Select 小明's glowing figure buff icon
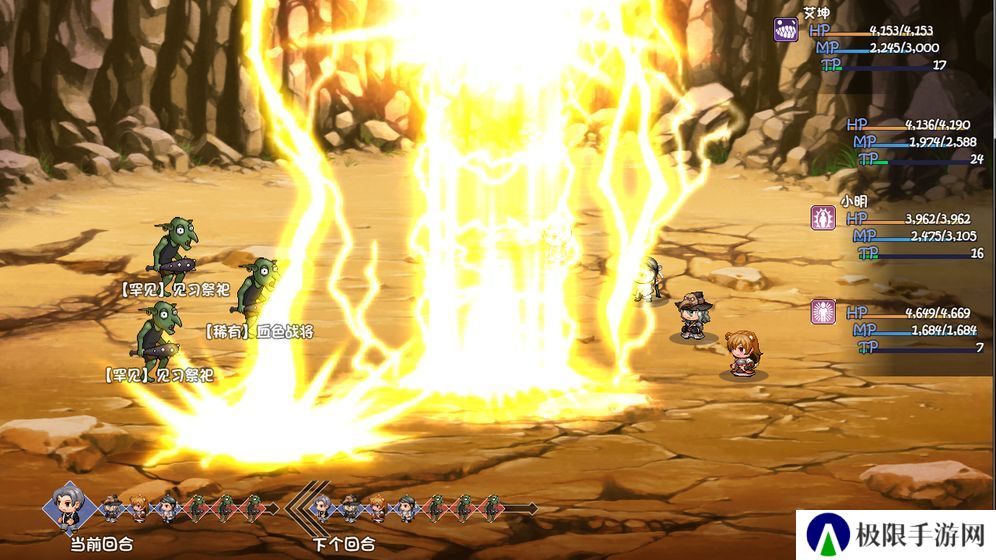This screenshot has width=996, height=560. click(x=823, y=218)
